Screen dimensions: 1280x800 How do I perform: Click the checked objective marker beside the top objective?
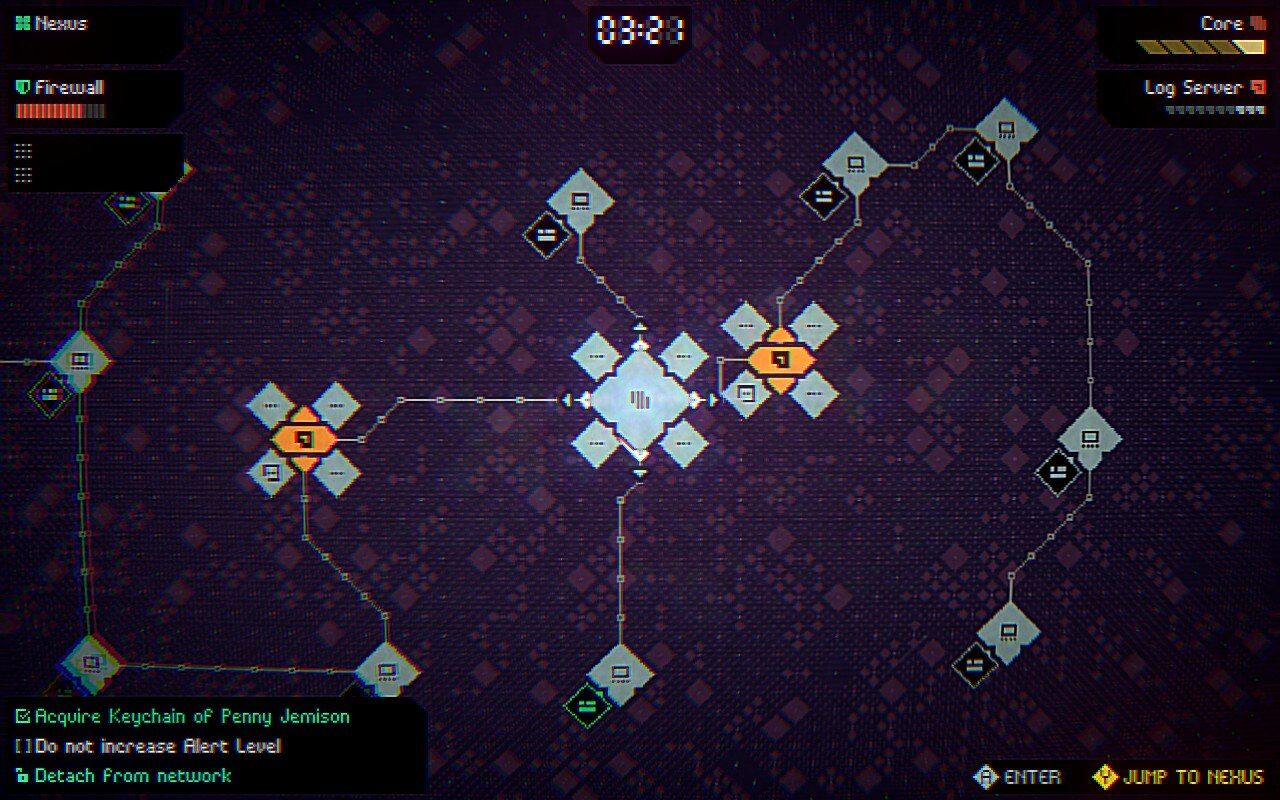tap(22, 716)
